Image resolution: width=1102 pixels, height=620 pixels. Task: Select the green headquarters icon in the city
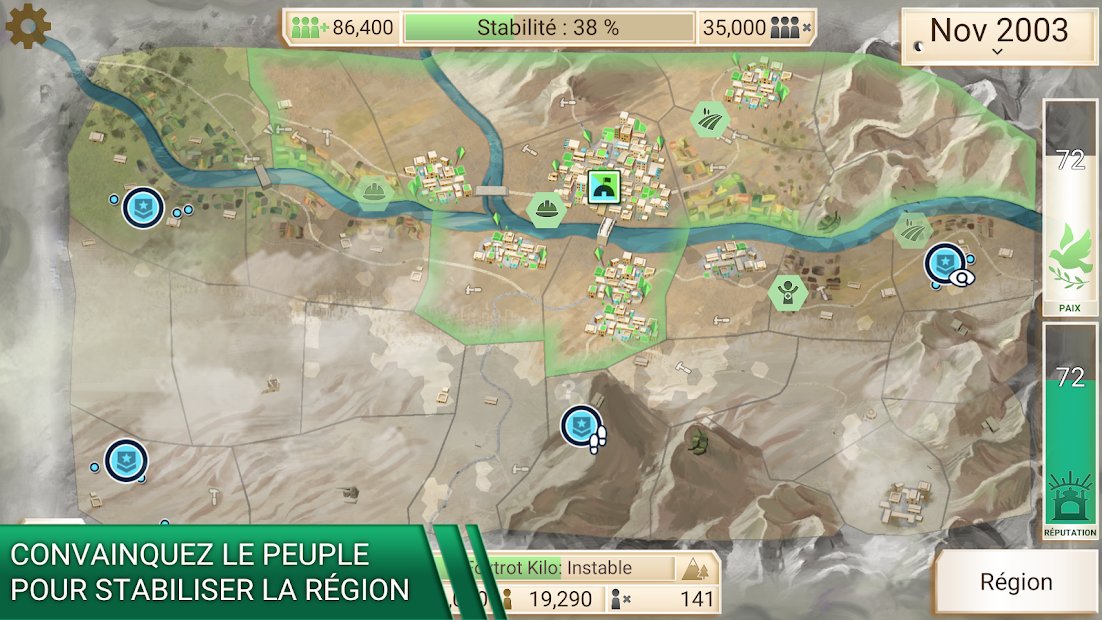pos(605,186)
